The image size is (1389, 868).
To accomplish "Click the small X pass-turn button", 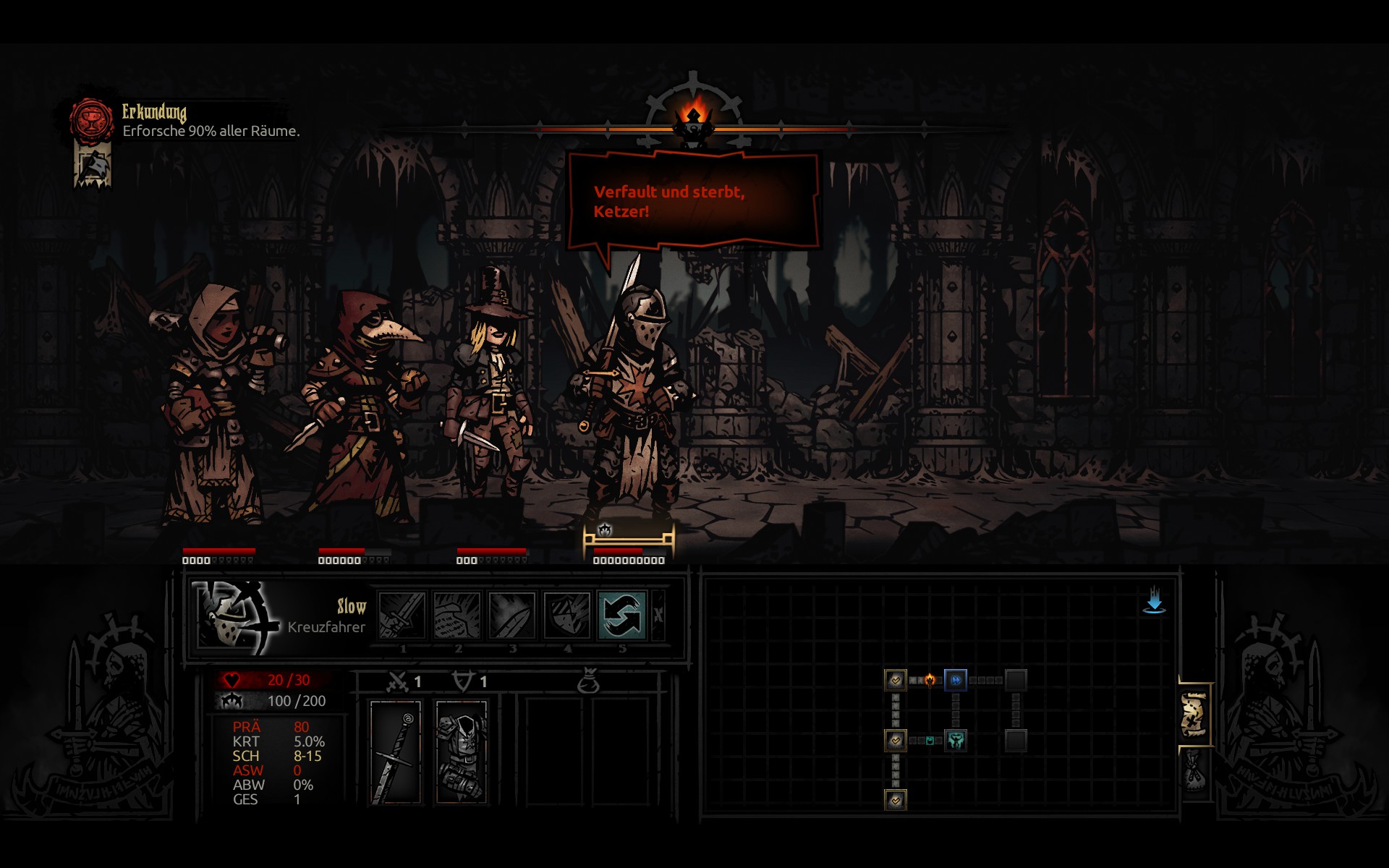I will 658,615.
